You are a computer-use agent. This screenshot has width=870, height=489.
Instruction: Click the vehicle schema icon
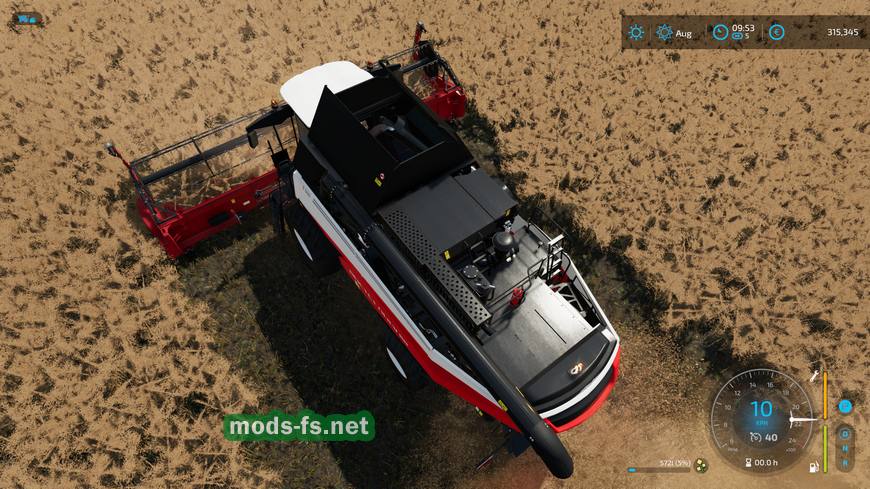pyautogui.click(x=25, y=19)
